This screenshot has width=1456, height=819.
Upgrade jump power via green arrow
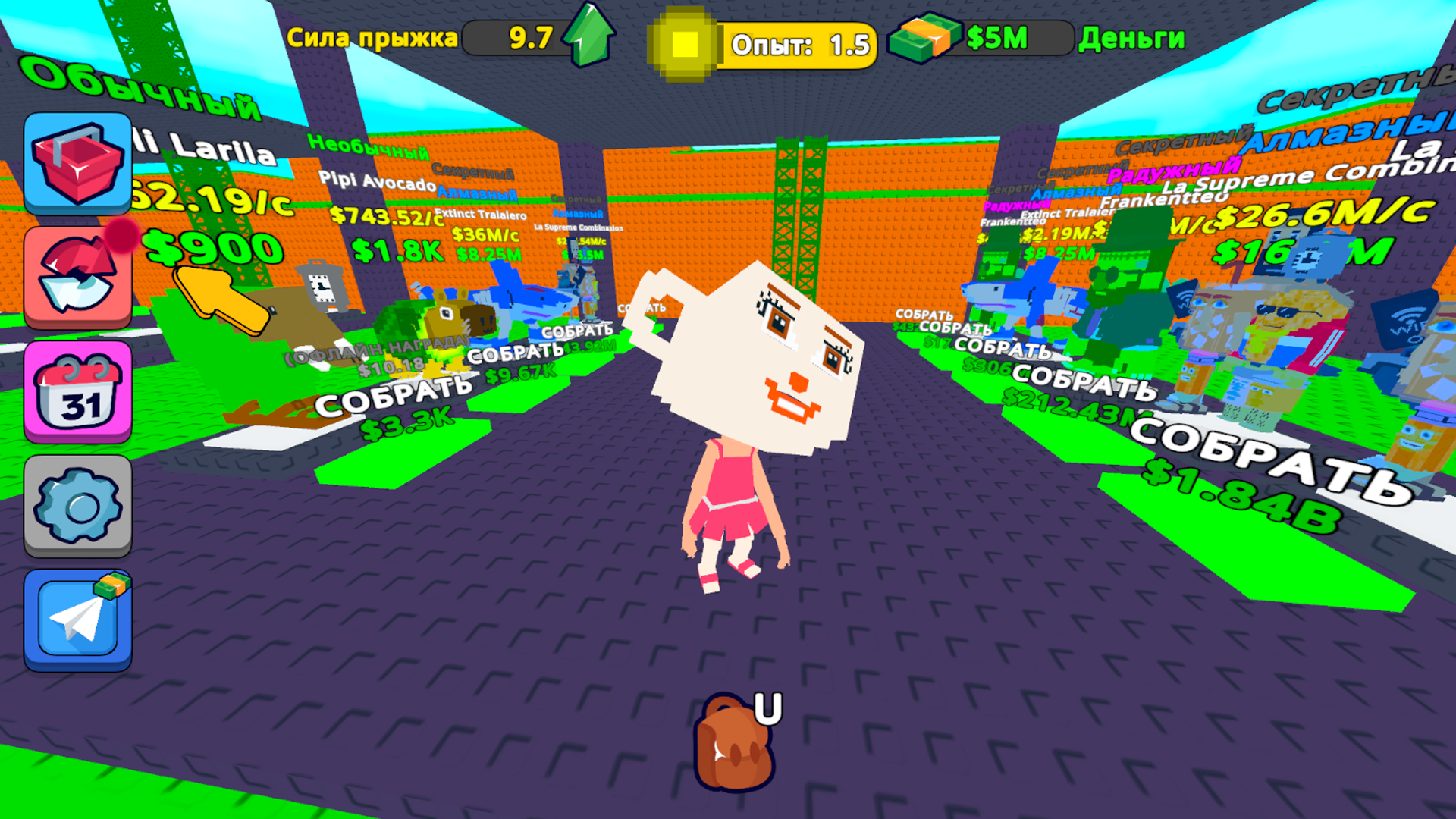586,36
